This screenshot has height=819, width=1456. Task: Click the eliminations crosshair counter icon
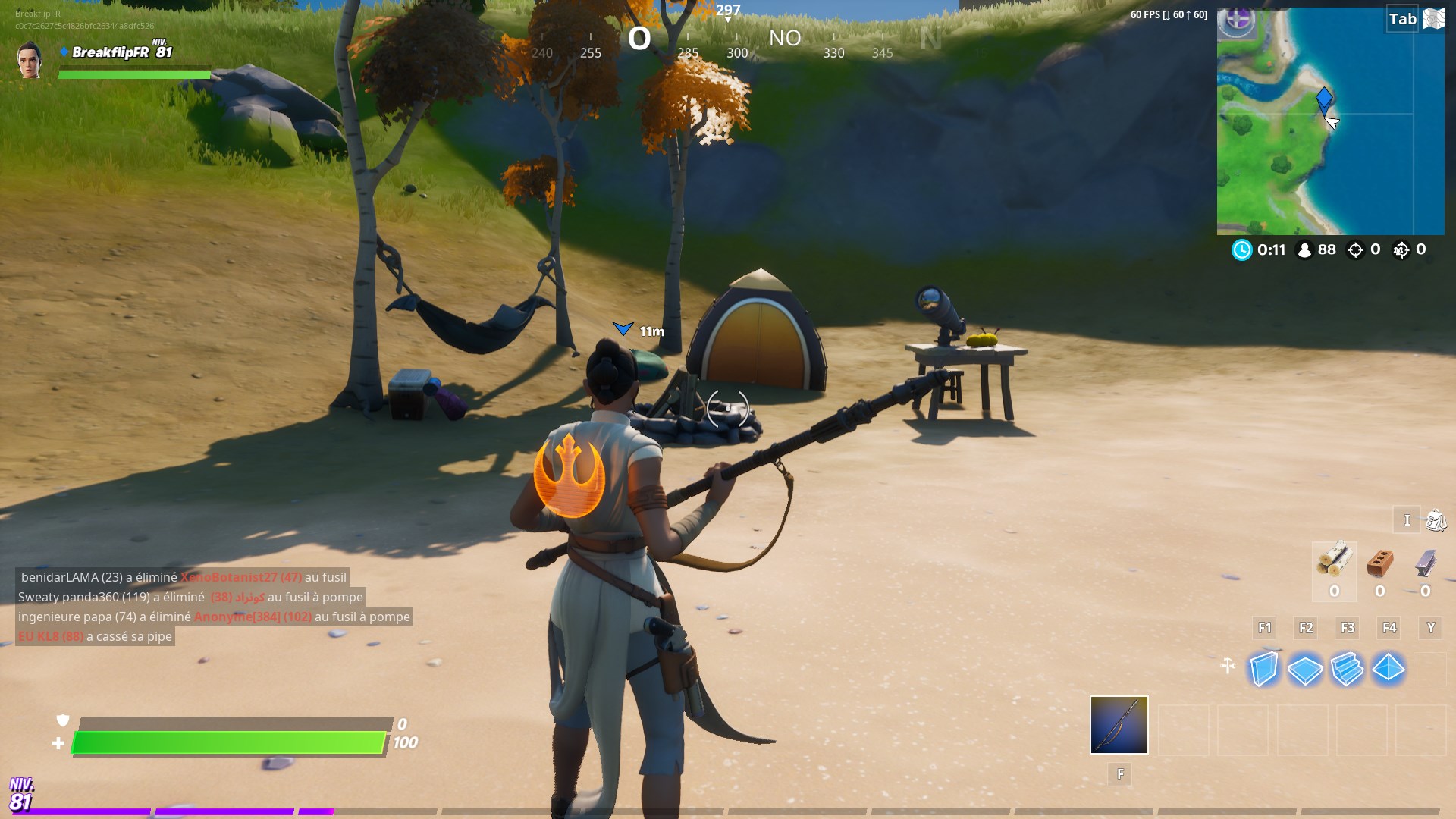pyautogui.click(x=1356, y=250)
